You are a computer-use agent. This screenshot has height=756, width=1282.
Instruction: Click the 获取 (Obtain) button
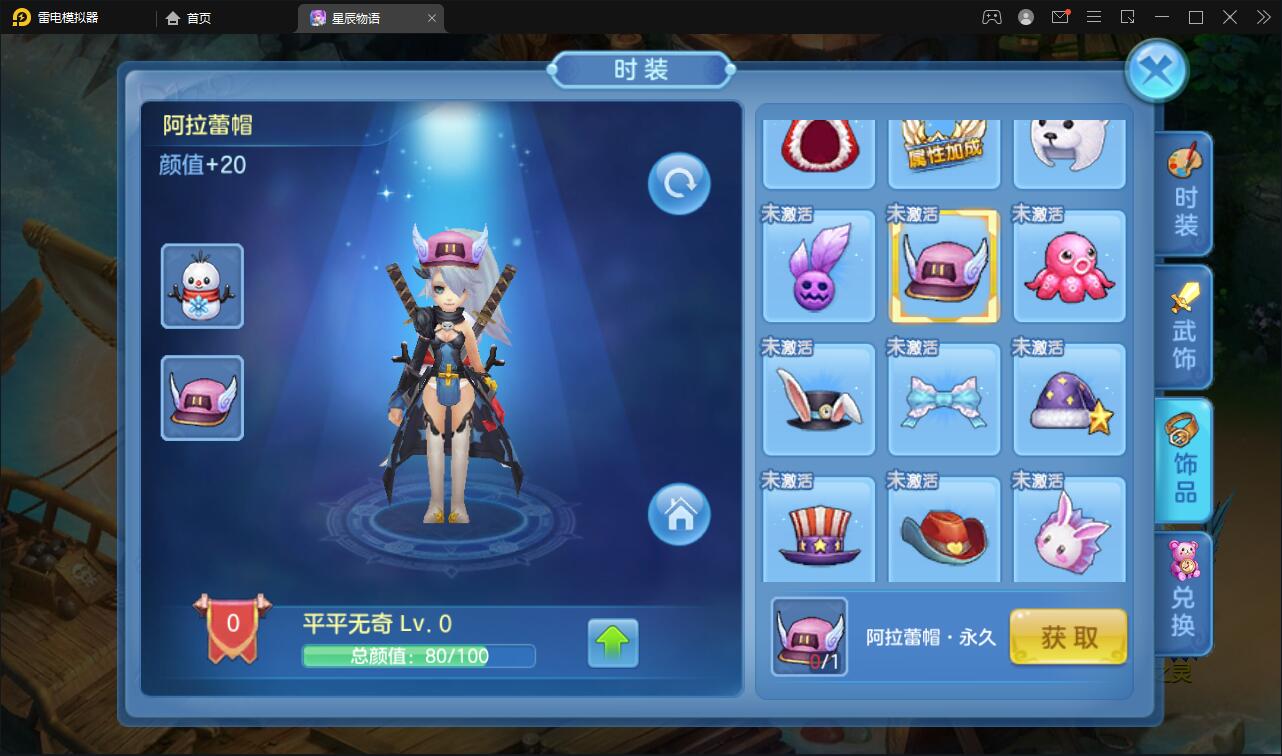tap(1068, 637)
